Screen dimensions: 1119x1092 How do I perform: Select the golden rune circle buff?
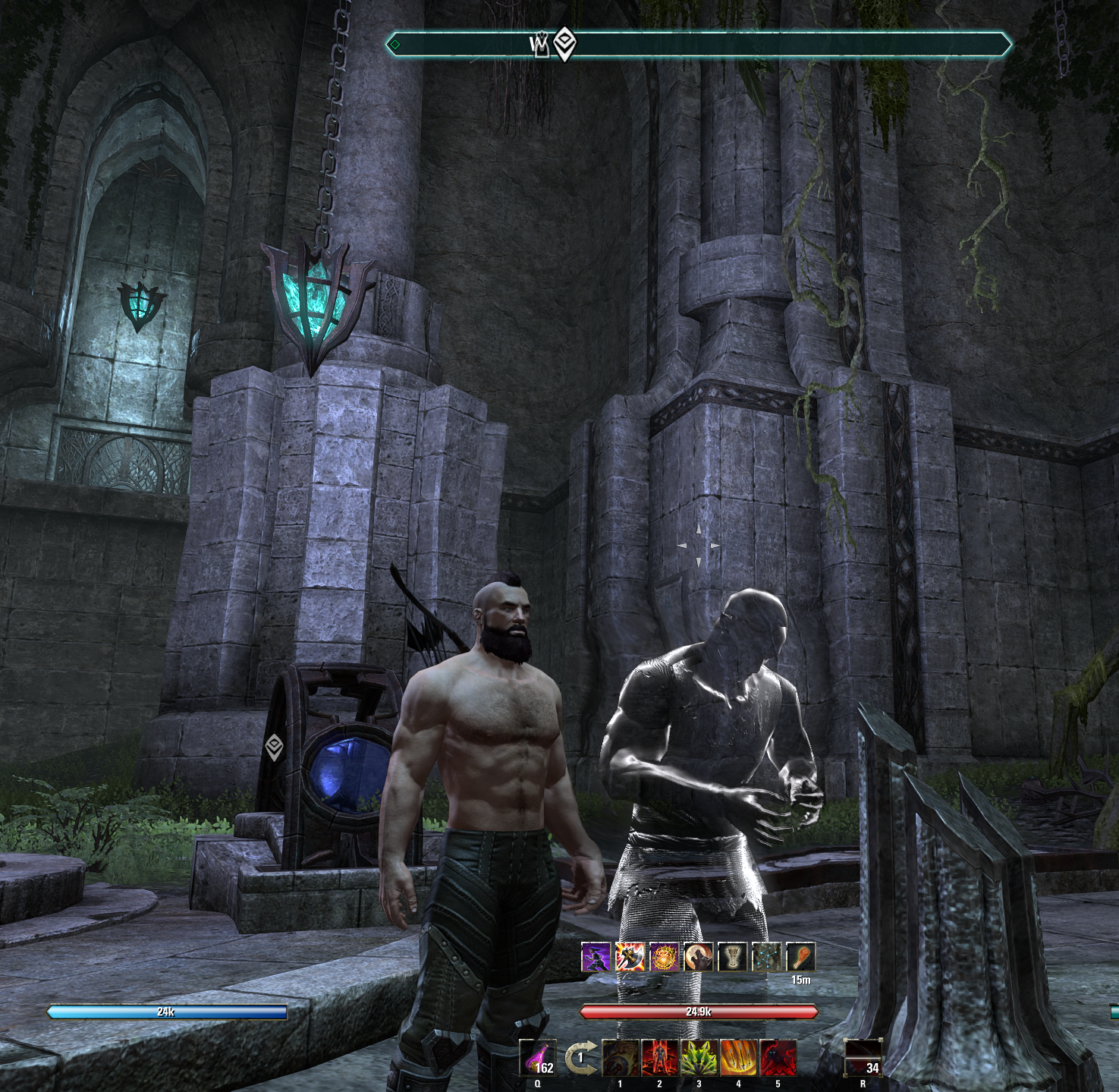pos(665,958)
